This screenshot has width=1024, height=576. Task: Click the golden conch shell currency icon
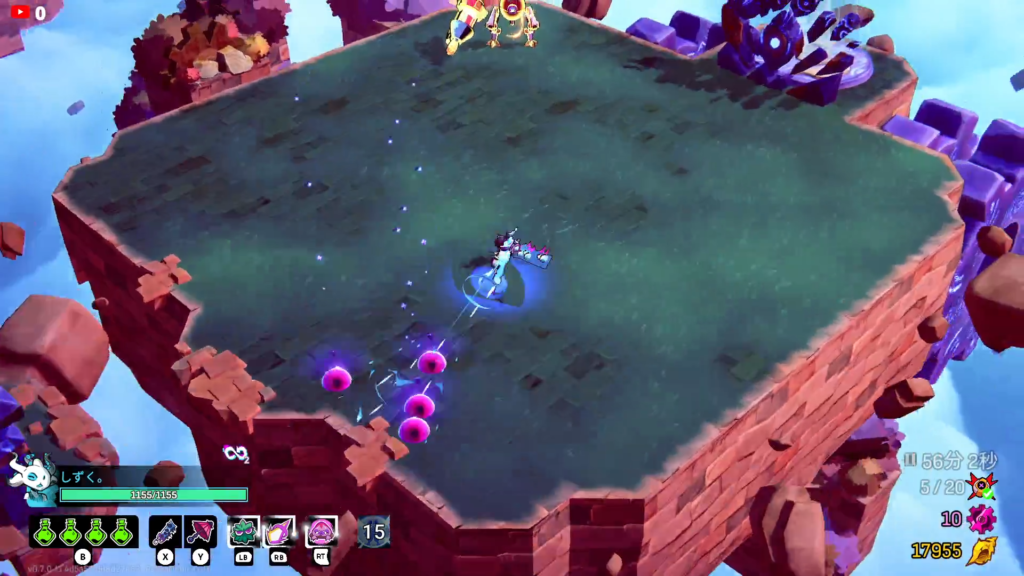[x=981, y=551]
